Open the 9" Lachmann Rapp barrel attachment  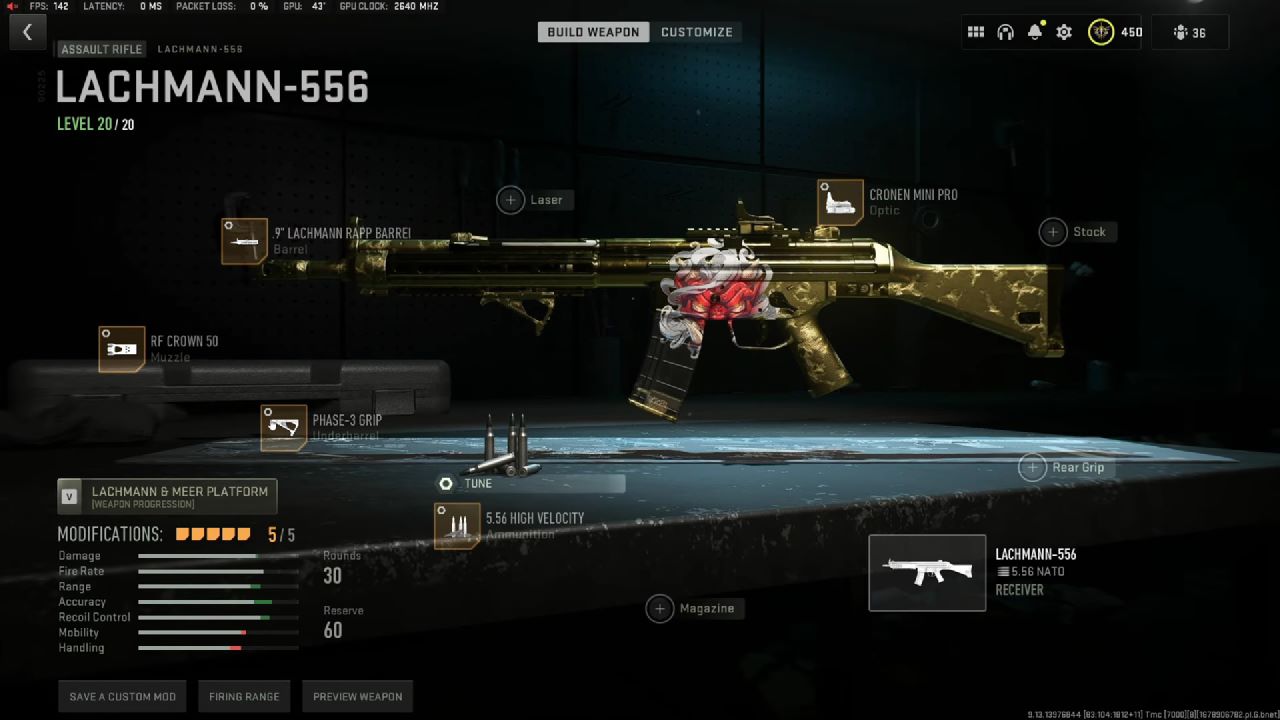pyautogui.click(x=245, y=240)
